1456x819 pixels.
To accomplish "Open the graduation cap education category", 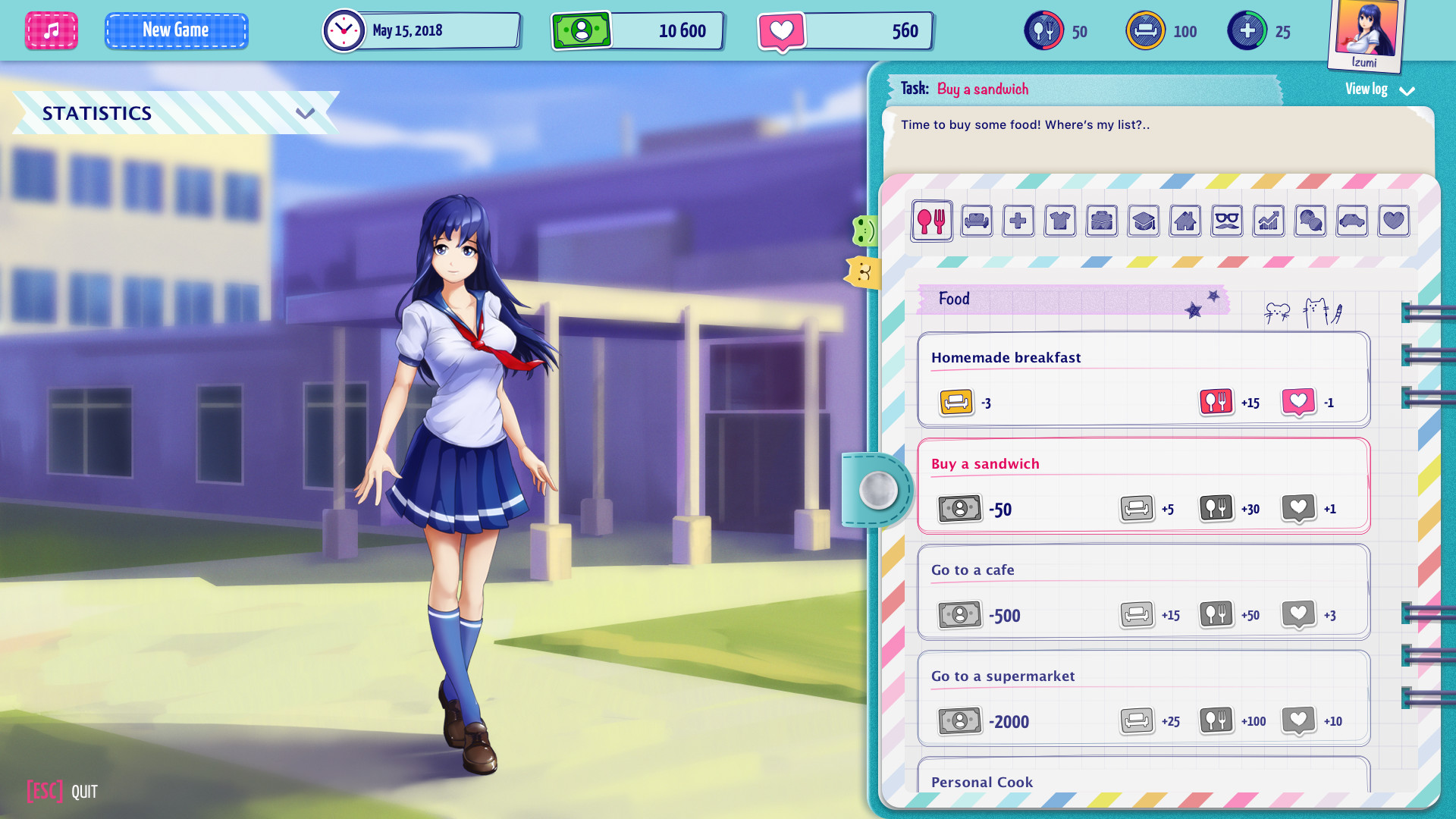I will coord(1144,221).
